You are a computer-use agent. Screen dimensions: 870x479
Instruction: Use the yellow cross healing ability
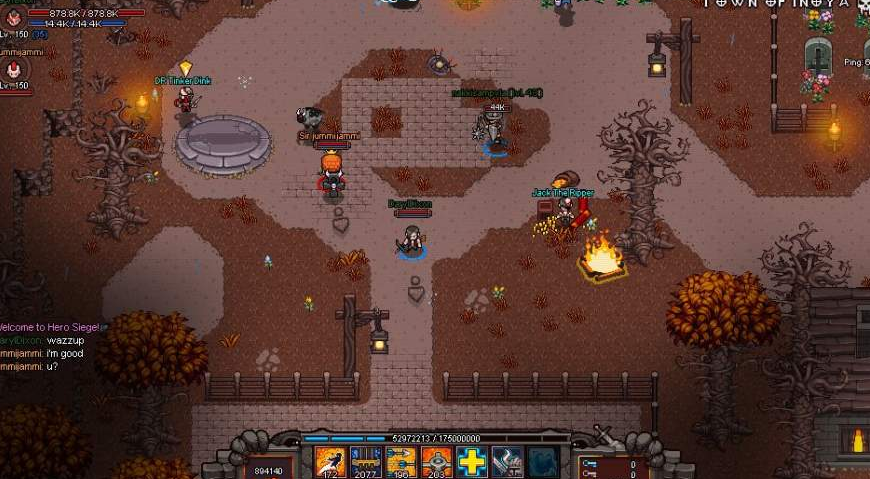471,461
